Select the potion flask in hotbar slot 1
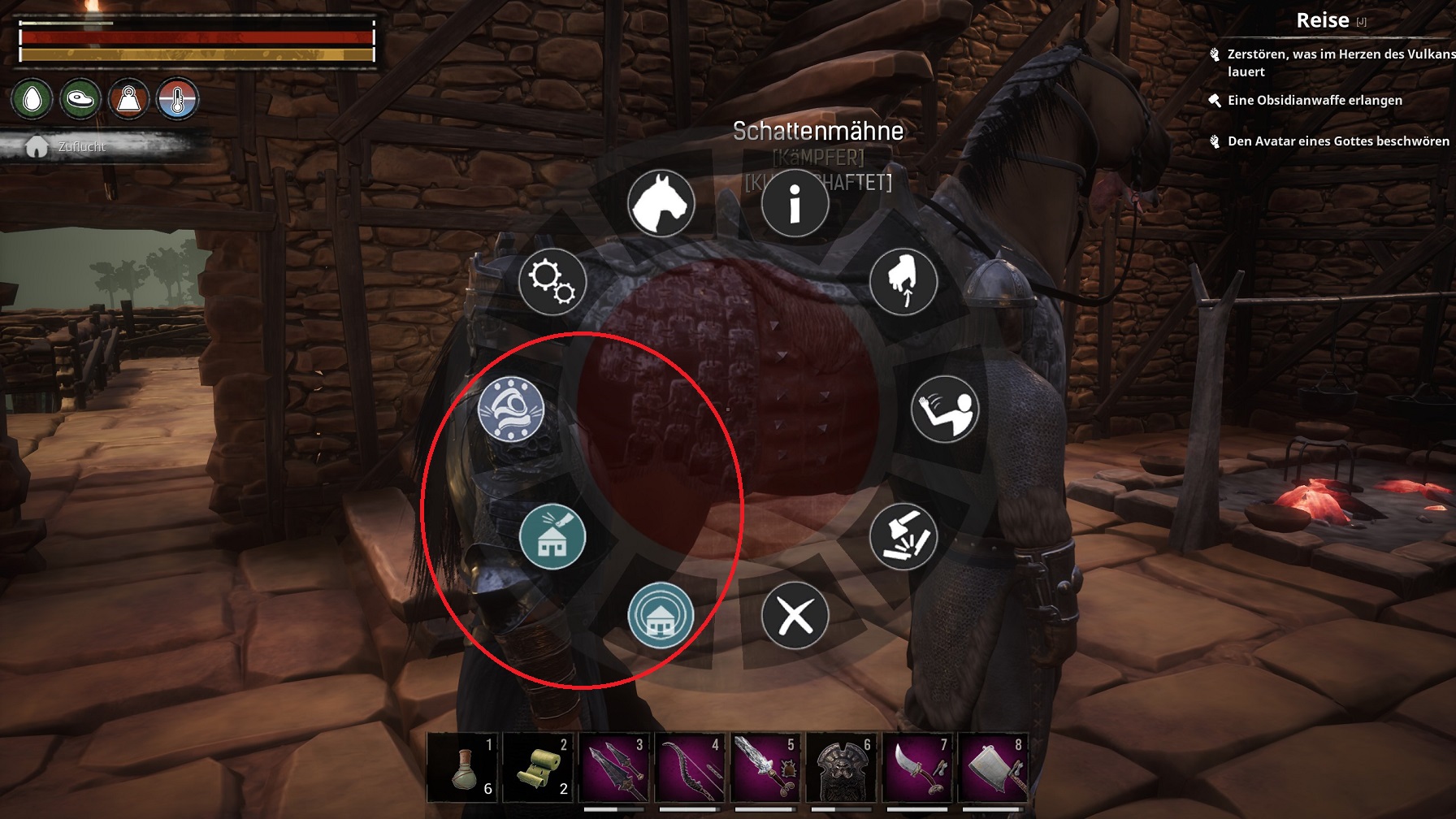The image size is (1456, 819). (x=462, y=768)
